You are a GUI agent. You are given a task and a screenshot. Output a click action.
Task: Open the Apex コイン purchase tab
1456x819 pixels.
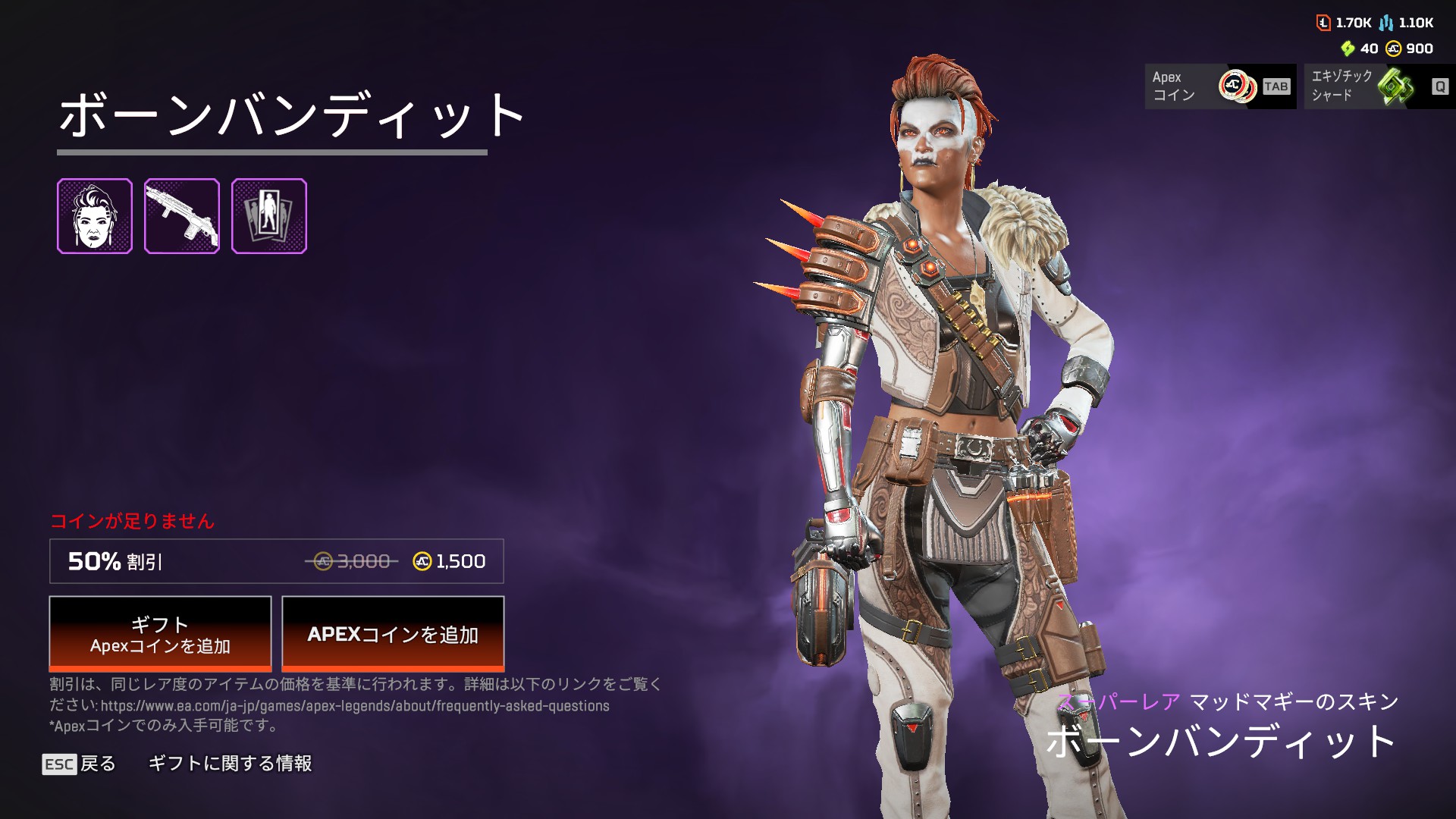(1220, 86)
